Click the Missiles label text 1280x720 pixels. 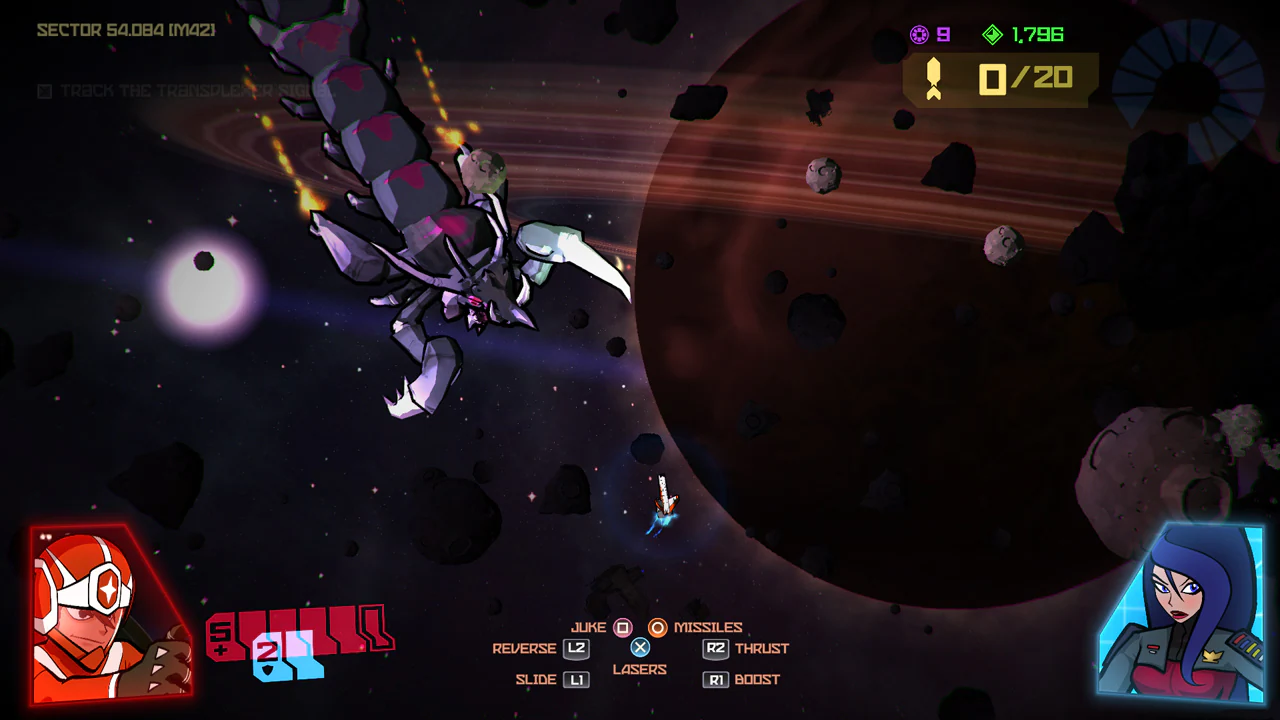click(x=708, y=627)
